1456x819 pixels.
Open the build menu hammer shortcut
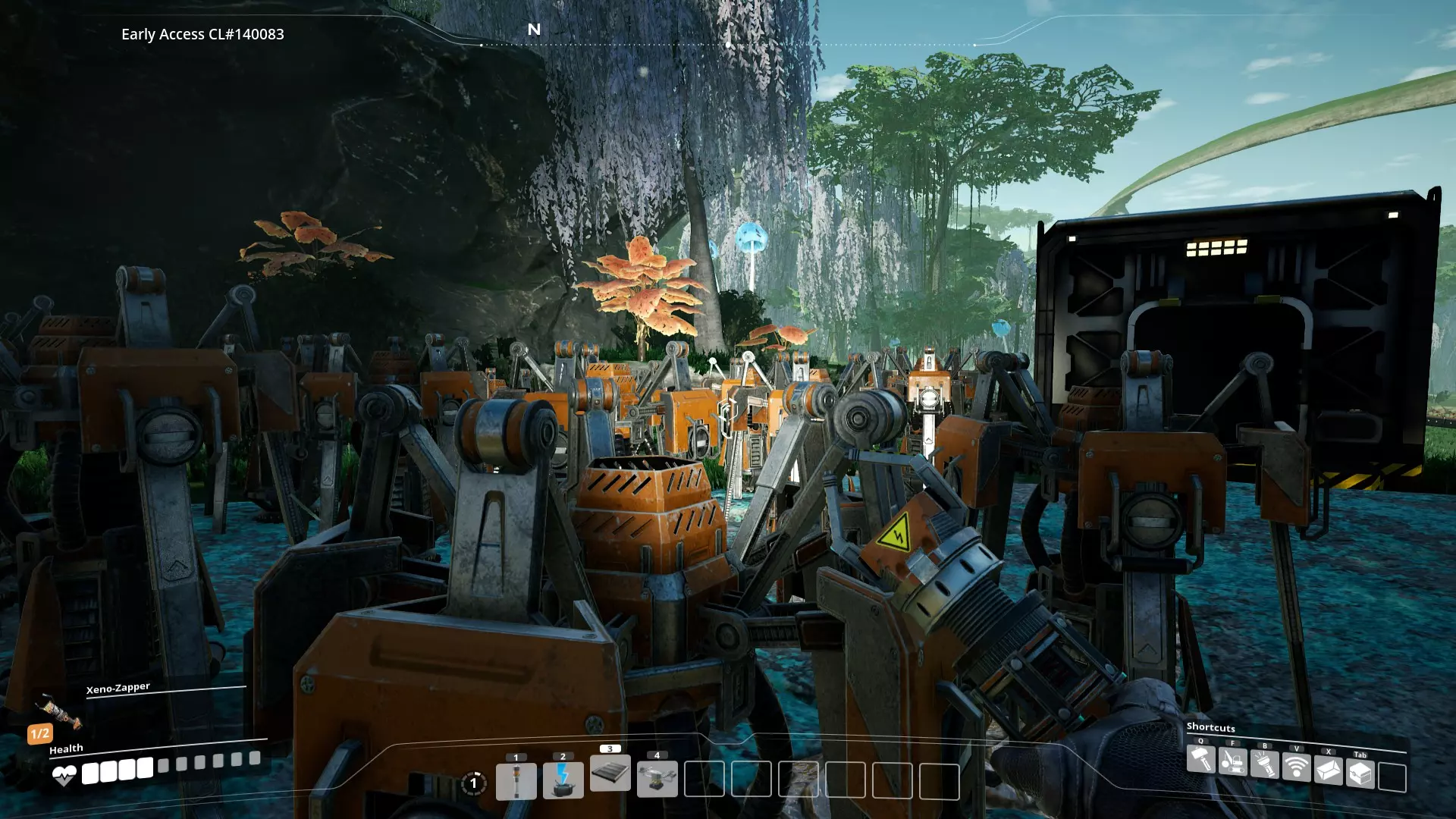coord(1201,760)
